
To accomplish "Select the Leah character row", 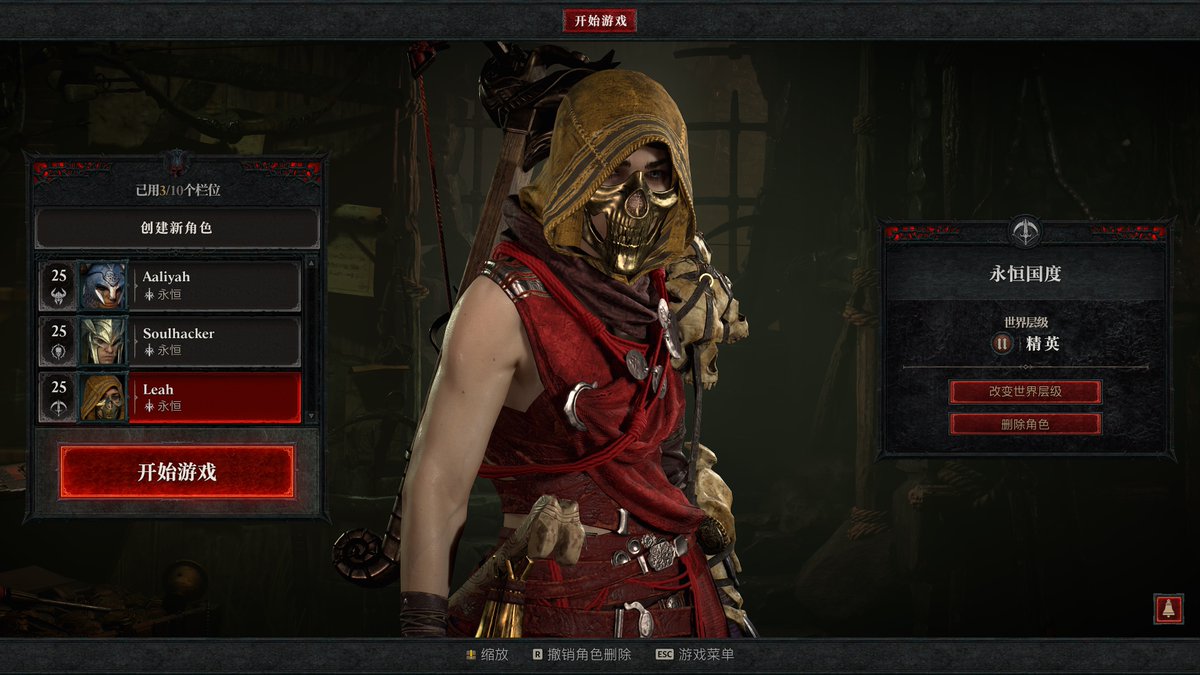I will (216, 397).
